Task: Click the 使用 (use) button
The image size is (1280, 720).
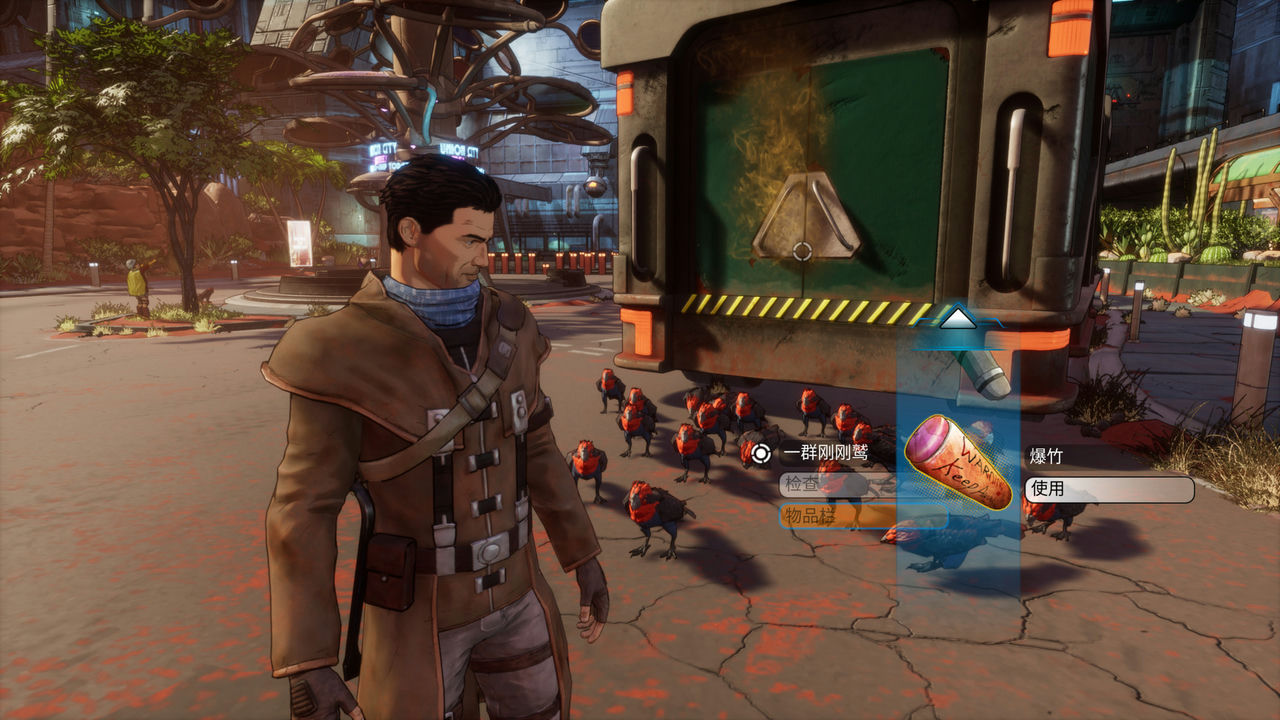Action: [1108, 490]
